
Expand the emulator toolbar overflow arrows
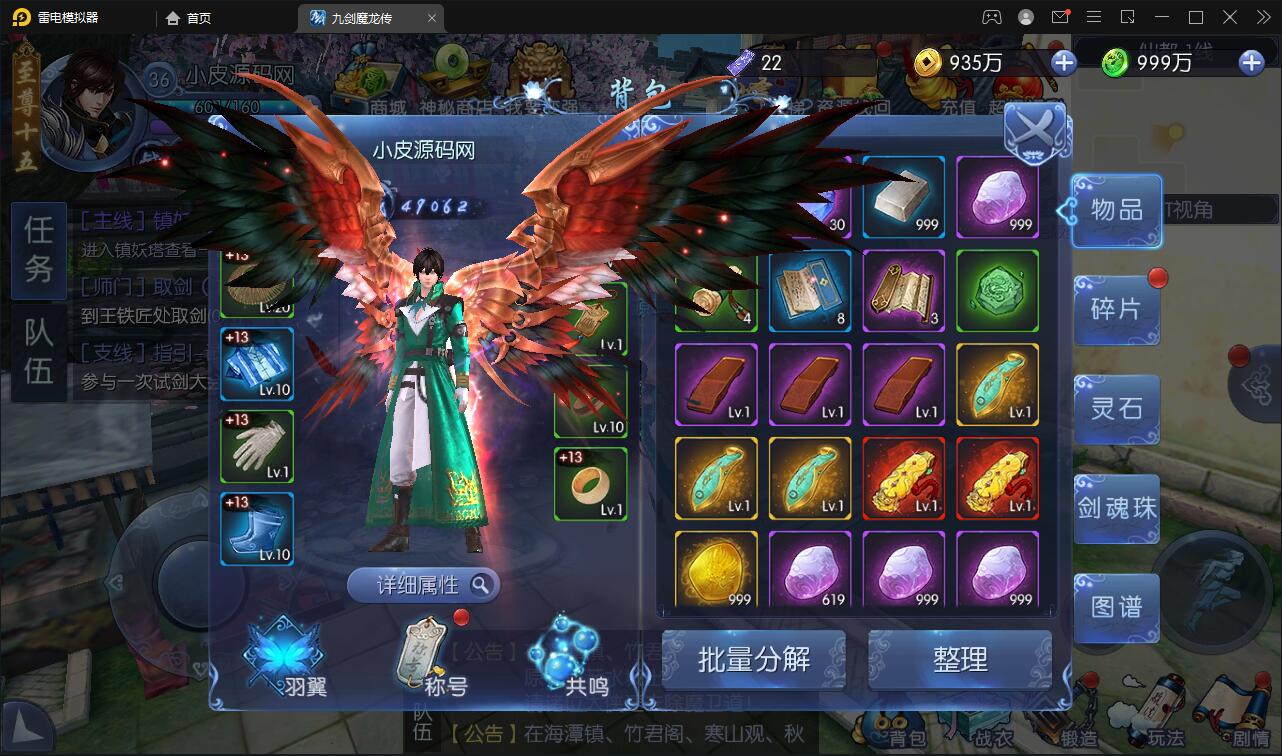click(1263, 16)
